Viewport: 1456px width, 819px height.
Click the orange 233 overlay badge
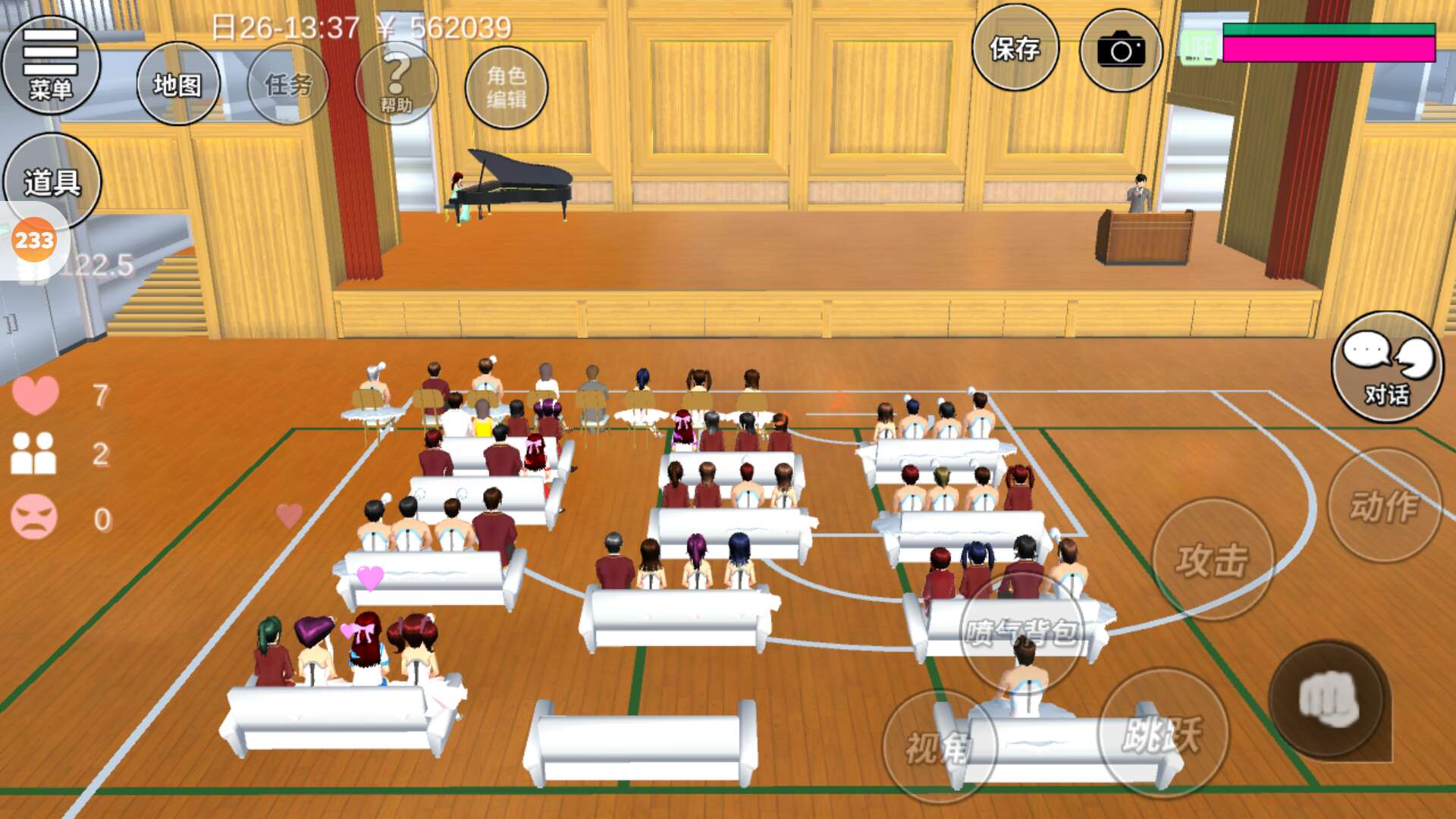(34, 240)
